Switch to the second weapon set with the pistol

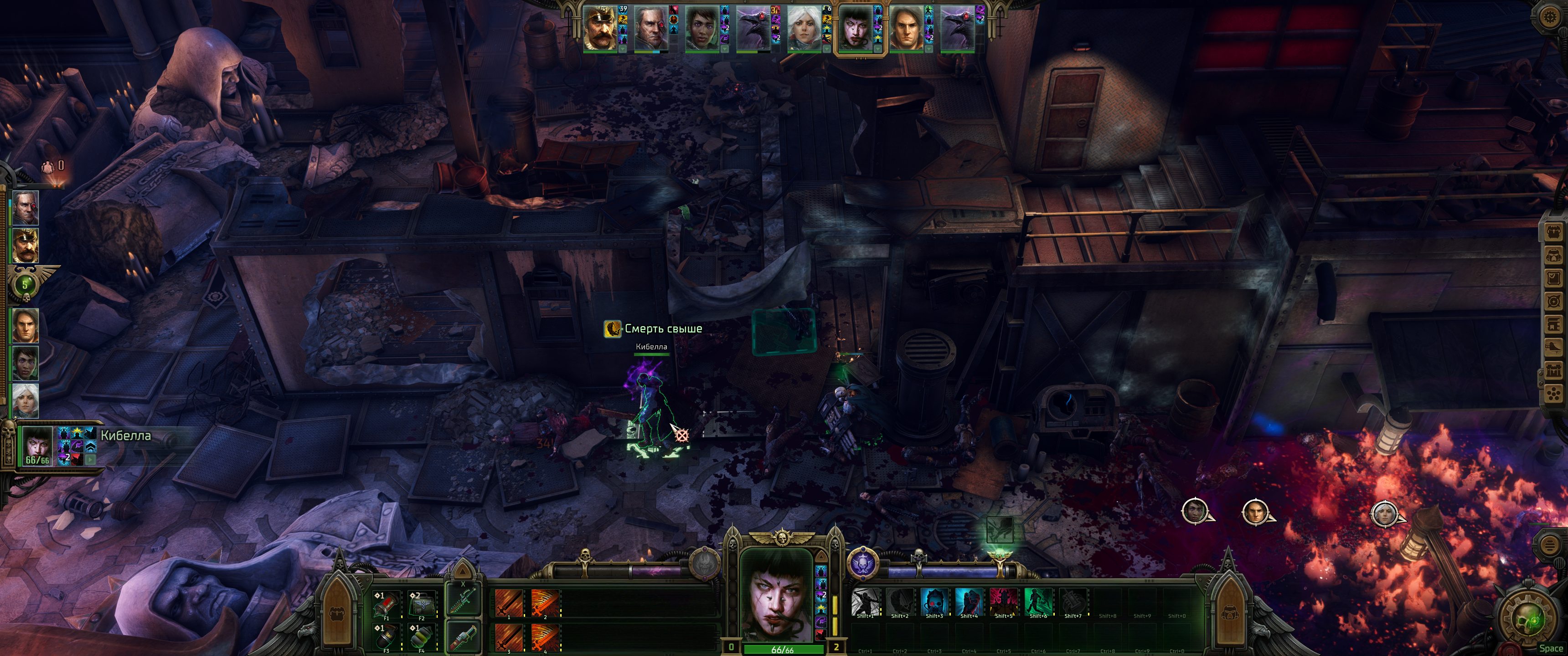pos(463,636)
